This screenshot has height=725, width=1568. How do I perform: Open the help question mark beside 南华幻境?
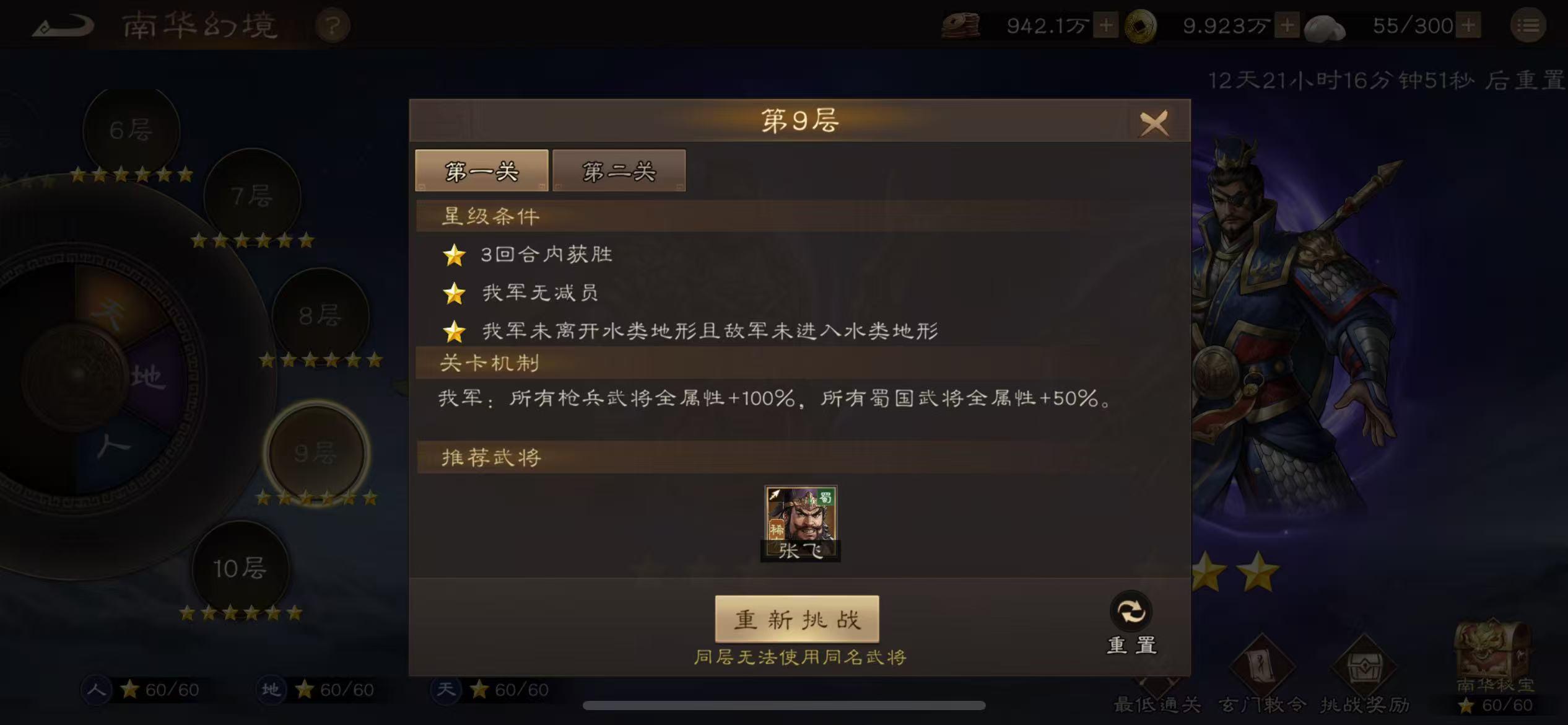(x=334, y=25)
